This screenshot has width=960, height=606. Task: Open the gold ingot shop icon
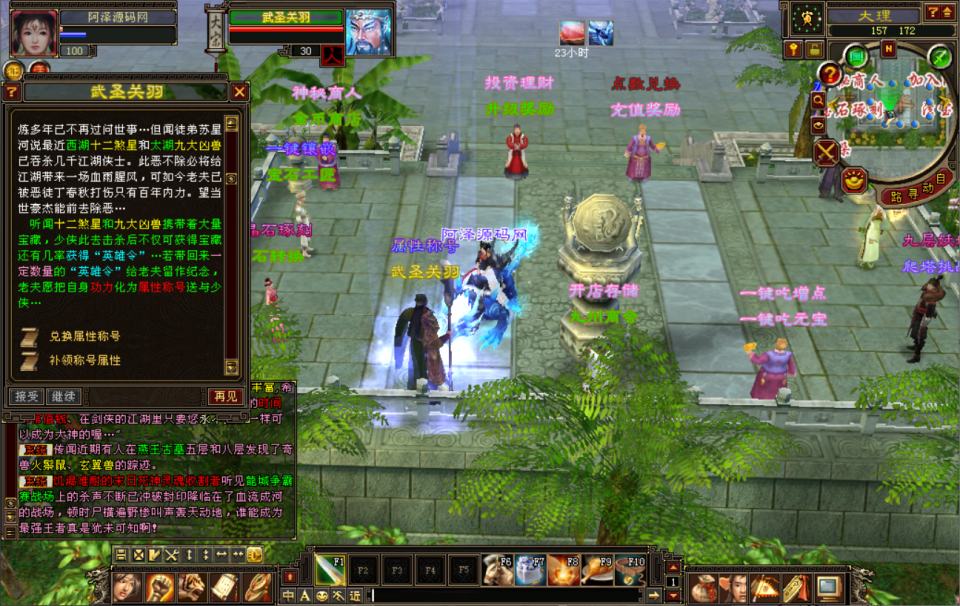(854, 180)
